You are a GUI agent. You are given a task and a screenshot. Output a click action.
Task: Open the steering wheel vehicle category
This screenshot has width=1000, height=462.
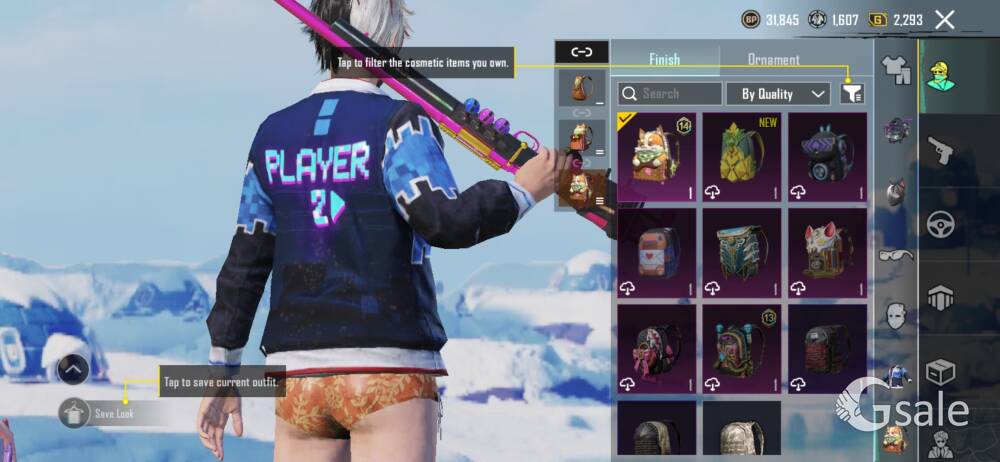pyautogui.click(x=940, y=224)
